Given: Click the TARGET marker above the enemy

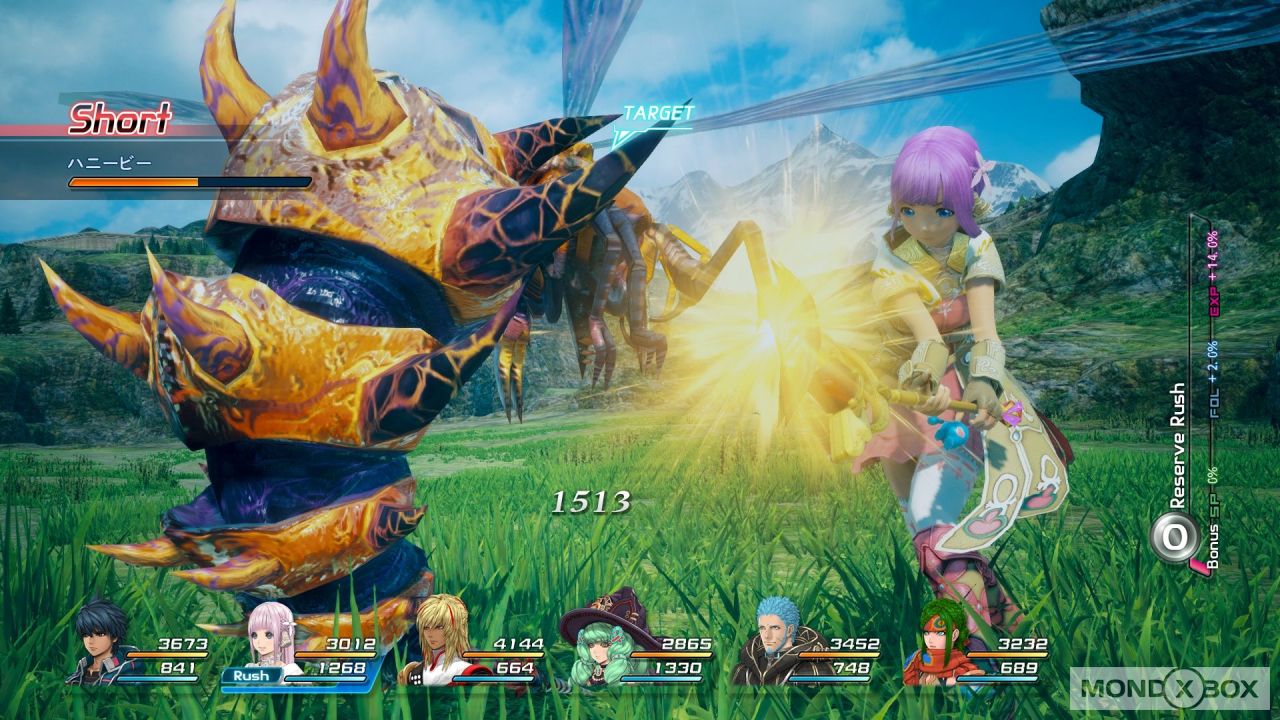Looking at the screenshot, I should tap(657, 115).
